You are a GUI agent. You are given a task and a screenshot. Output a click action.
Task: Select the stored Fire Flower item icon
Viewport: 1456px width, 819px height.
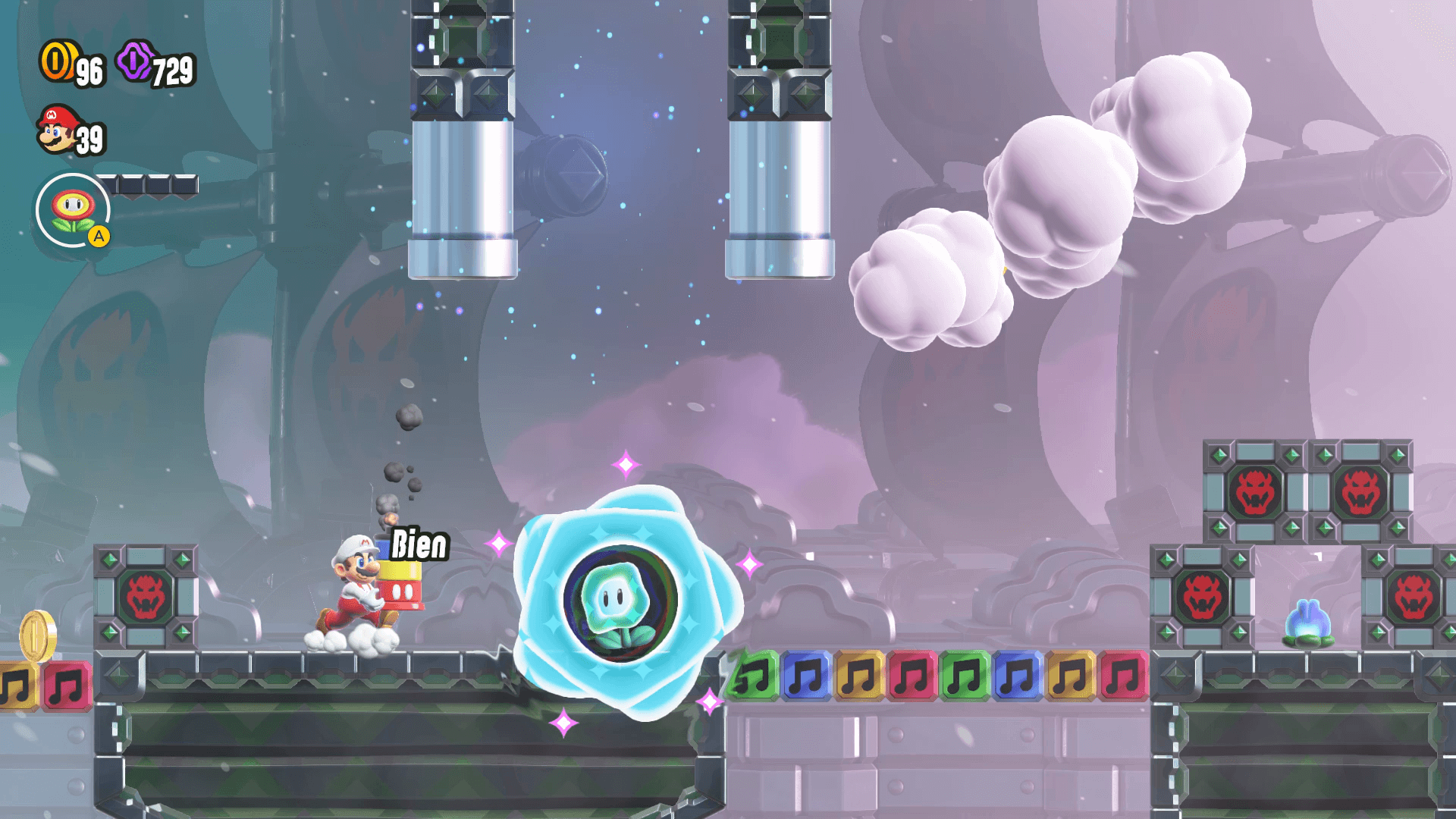[74, 210]
